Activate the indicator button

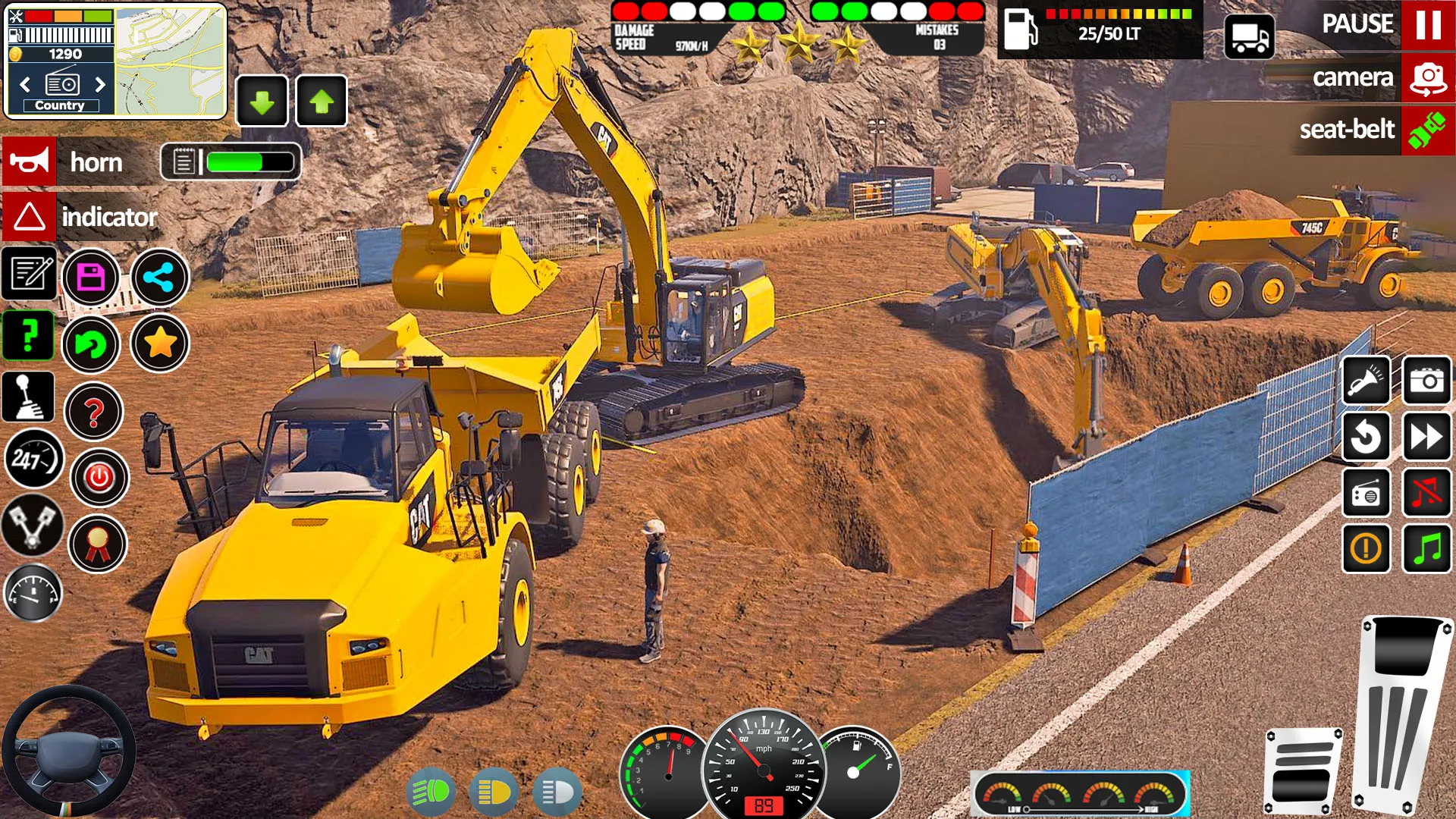pos(30,218)
